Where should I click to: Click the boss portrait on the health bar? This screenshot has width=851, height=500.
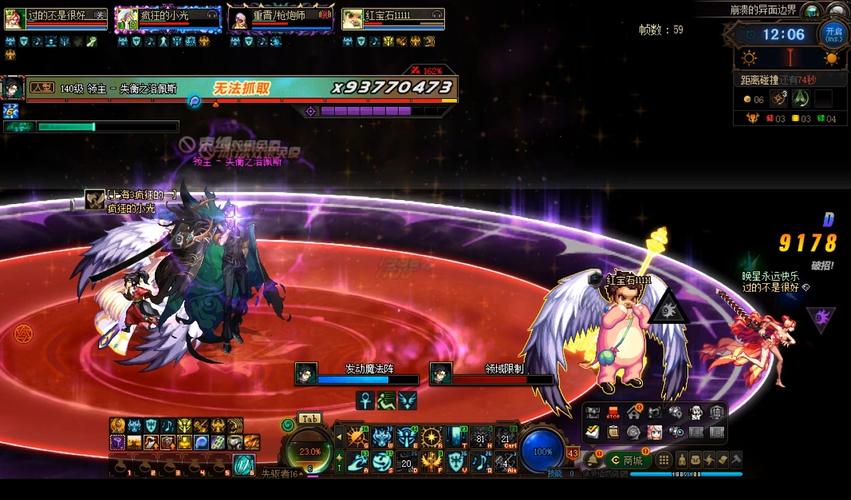click(x=13, y=87)
